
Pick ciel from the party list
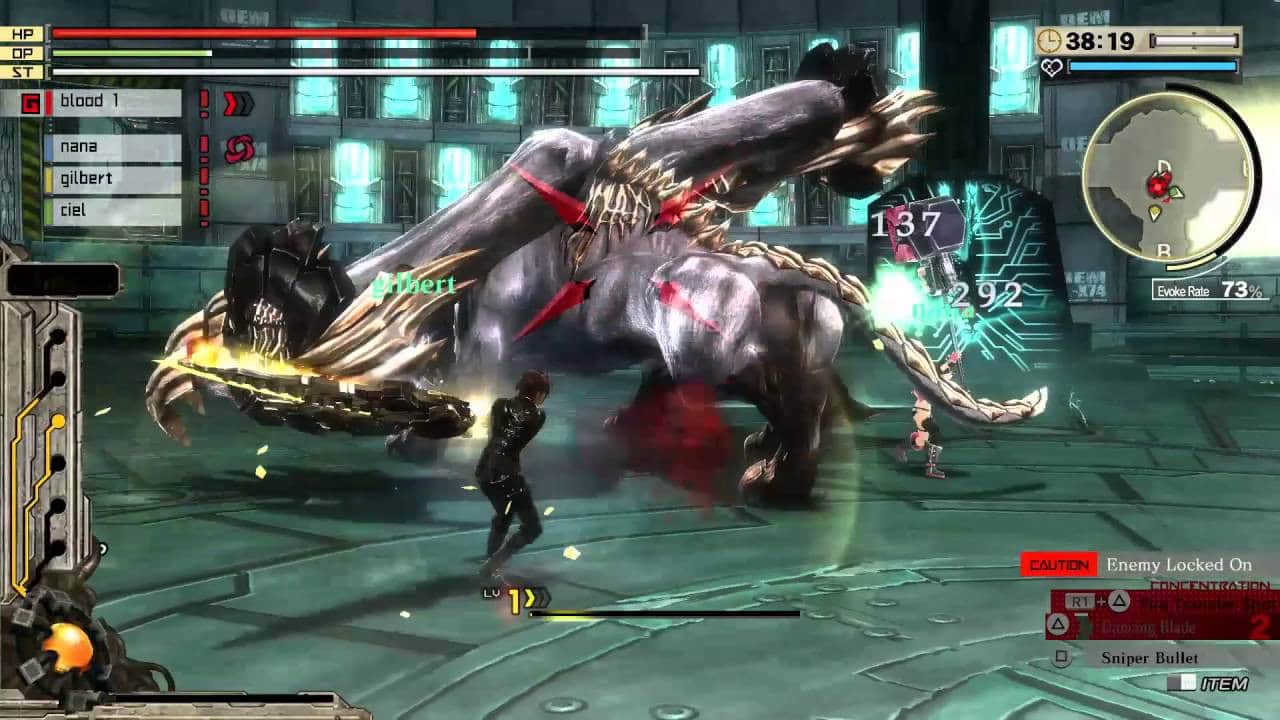click(x=112, y=211)
